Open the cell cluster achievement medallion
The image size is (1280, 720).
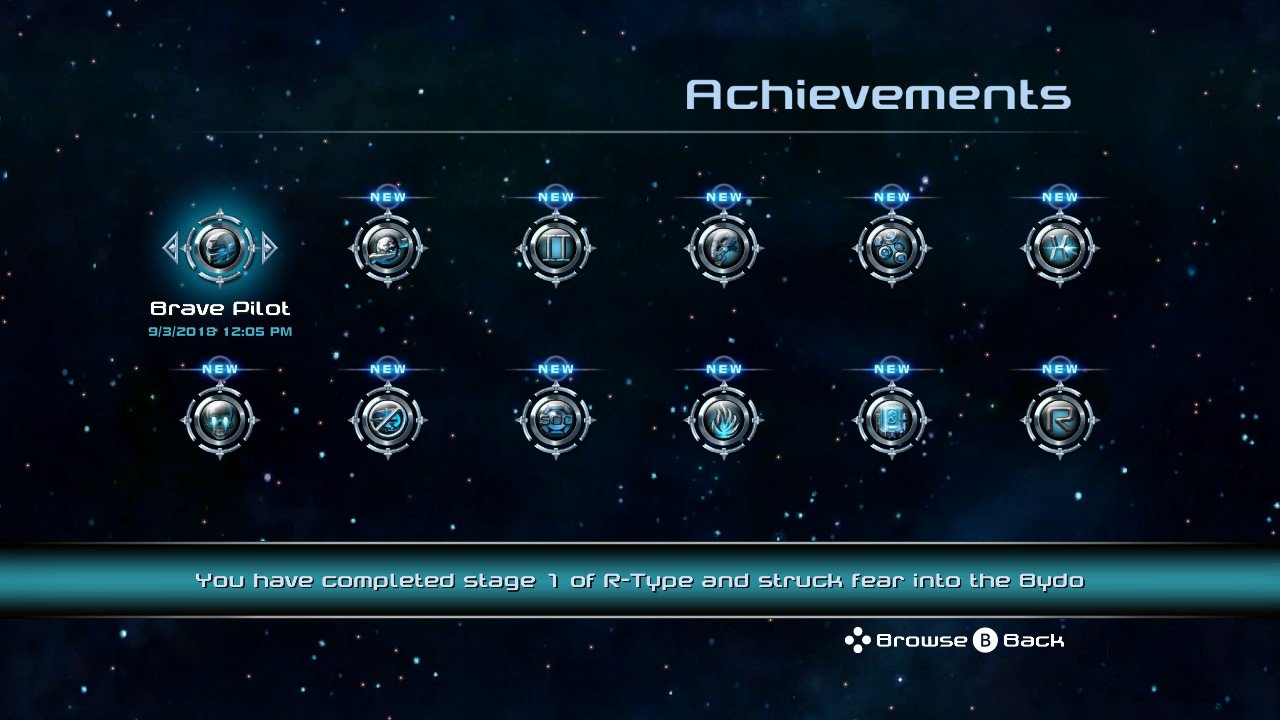890,249
